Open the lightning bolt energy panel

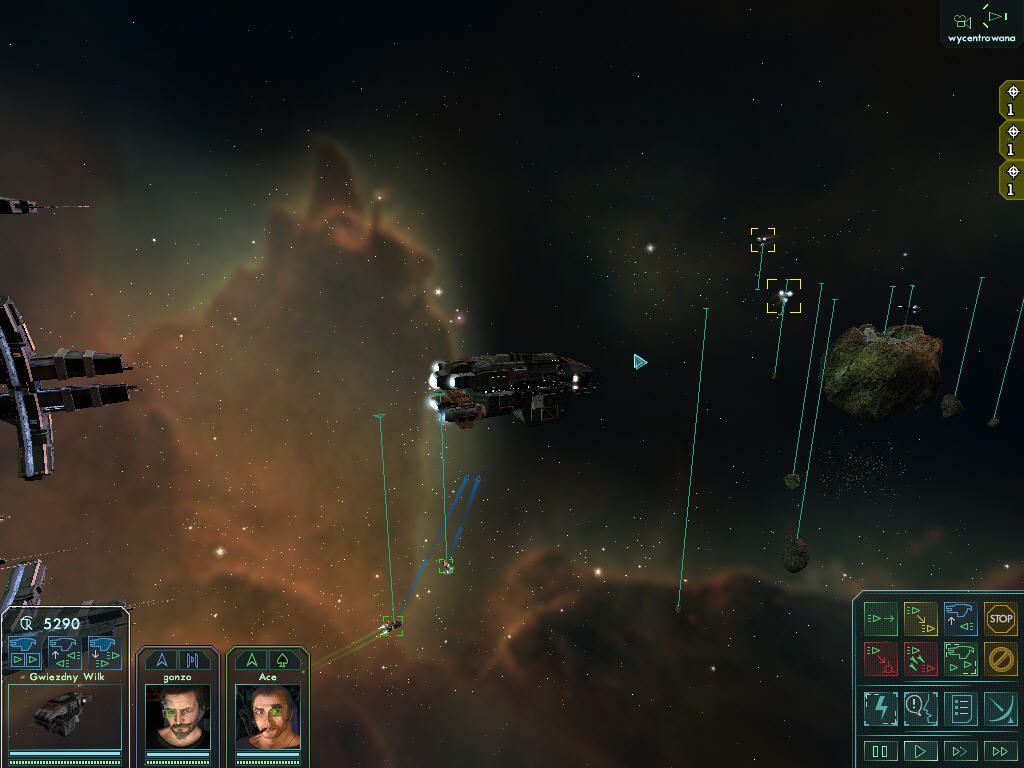click(880, 708)
